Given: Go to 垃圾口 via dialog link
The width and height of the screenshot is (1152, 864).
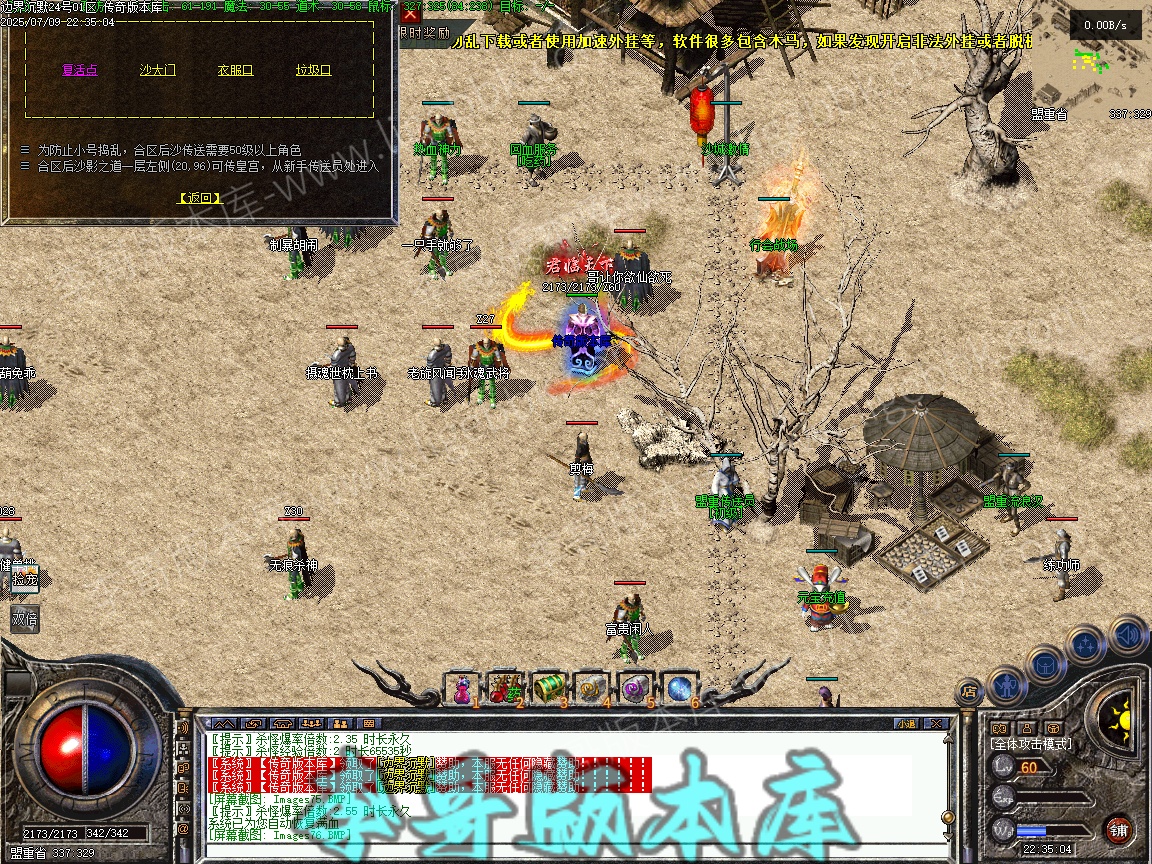Looking at the screenshot, I should 313,70.
